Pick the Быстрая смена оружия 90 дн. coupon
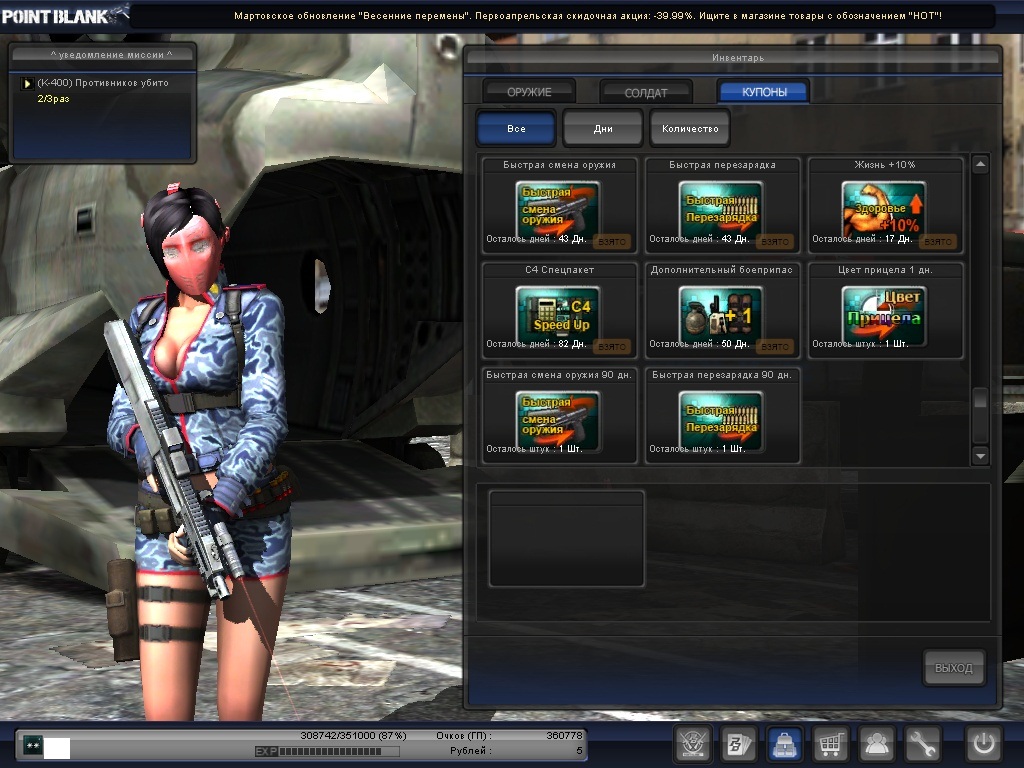This screenshot has width=1024, height=768. pyautogui.click(x=558, y=420)
